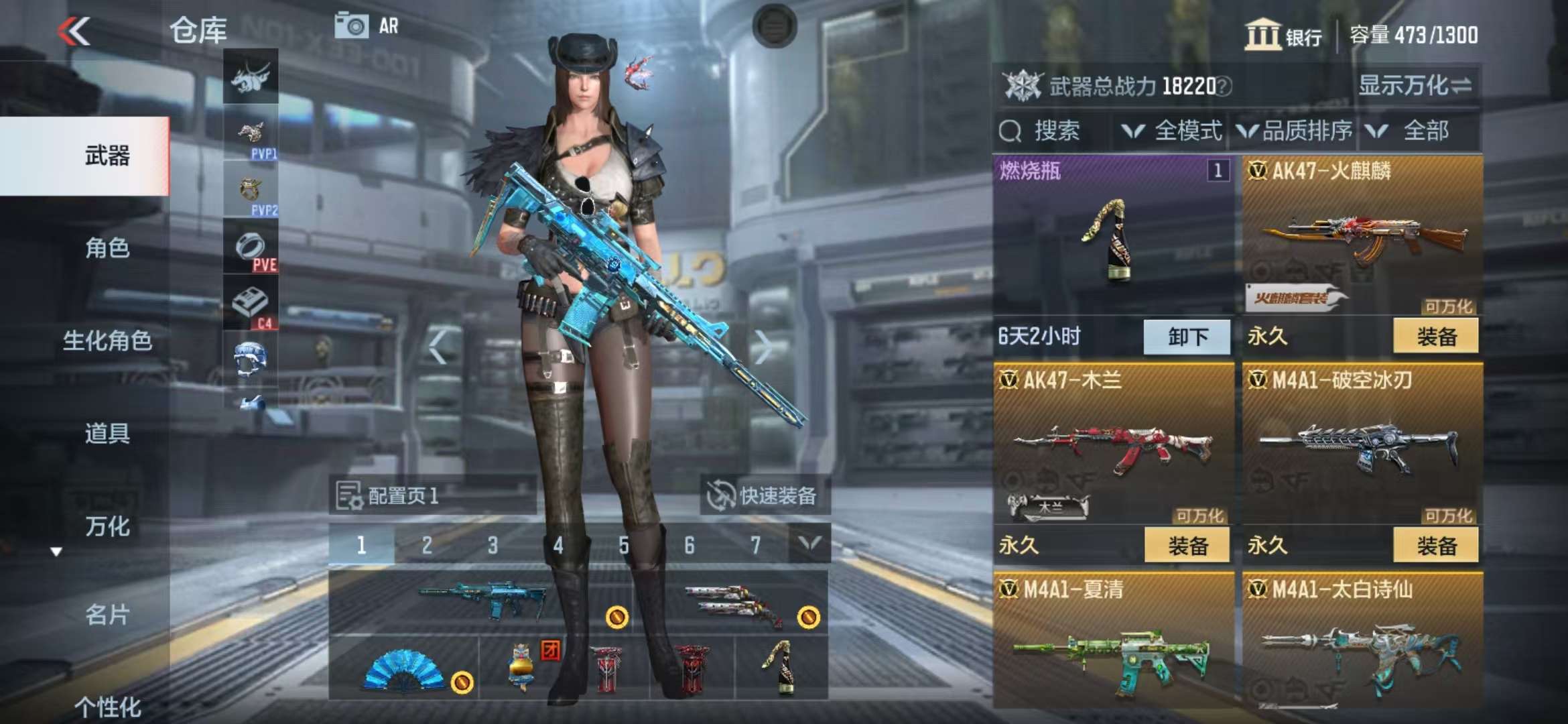Equip the AK47-木兰 rifle
This screenshot has width=1568, height=724.
[1187, 546]
